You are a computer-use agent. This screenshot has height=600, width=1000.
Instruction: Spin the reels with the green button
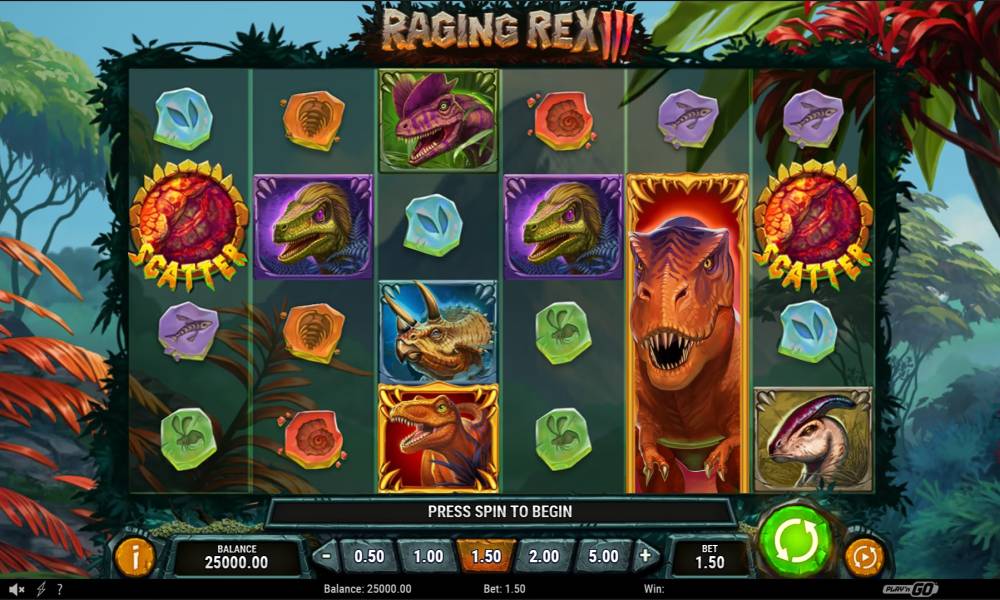[x=796, y=541]
